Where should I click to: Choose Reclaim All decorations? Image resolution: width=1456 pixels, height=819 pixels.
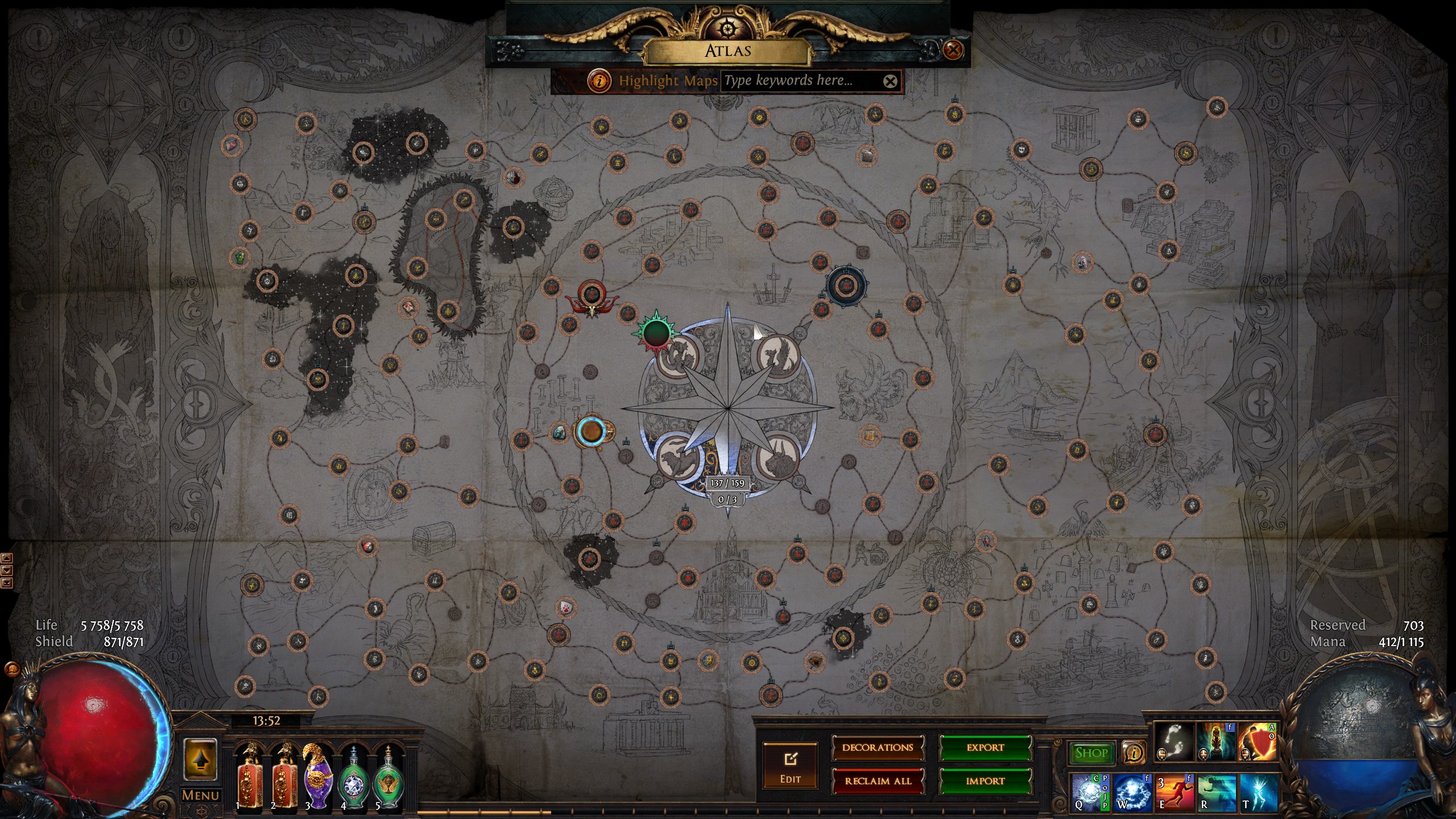point(878,781)
